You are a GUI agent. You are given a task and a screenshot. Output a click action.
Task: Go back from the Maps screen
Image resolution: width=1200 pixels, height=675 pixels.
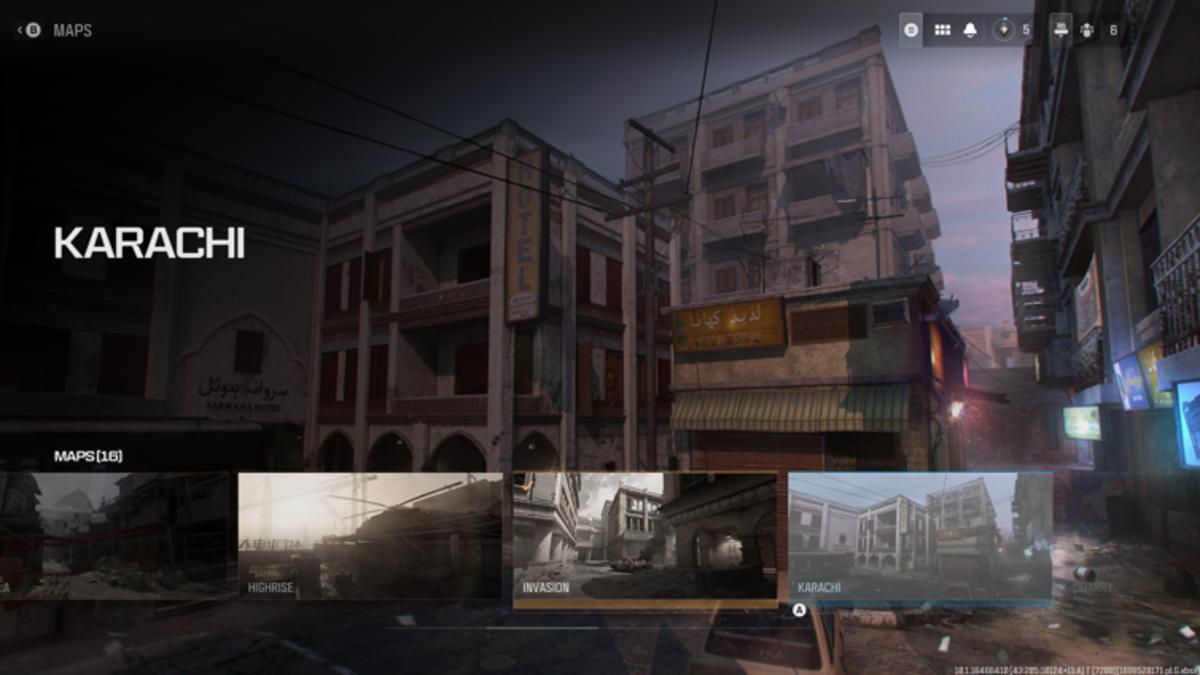tap(28, 31)
